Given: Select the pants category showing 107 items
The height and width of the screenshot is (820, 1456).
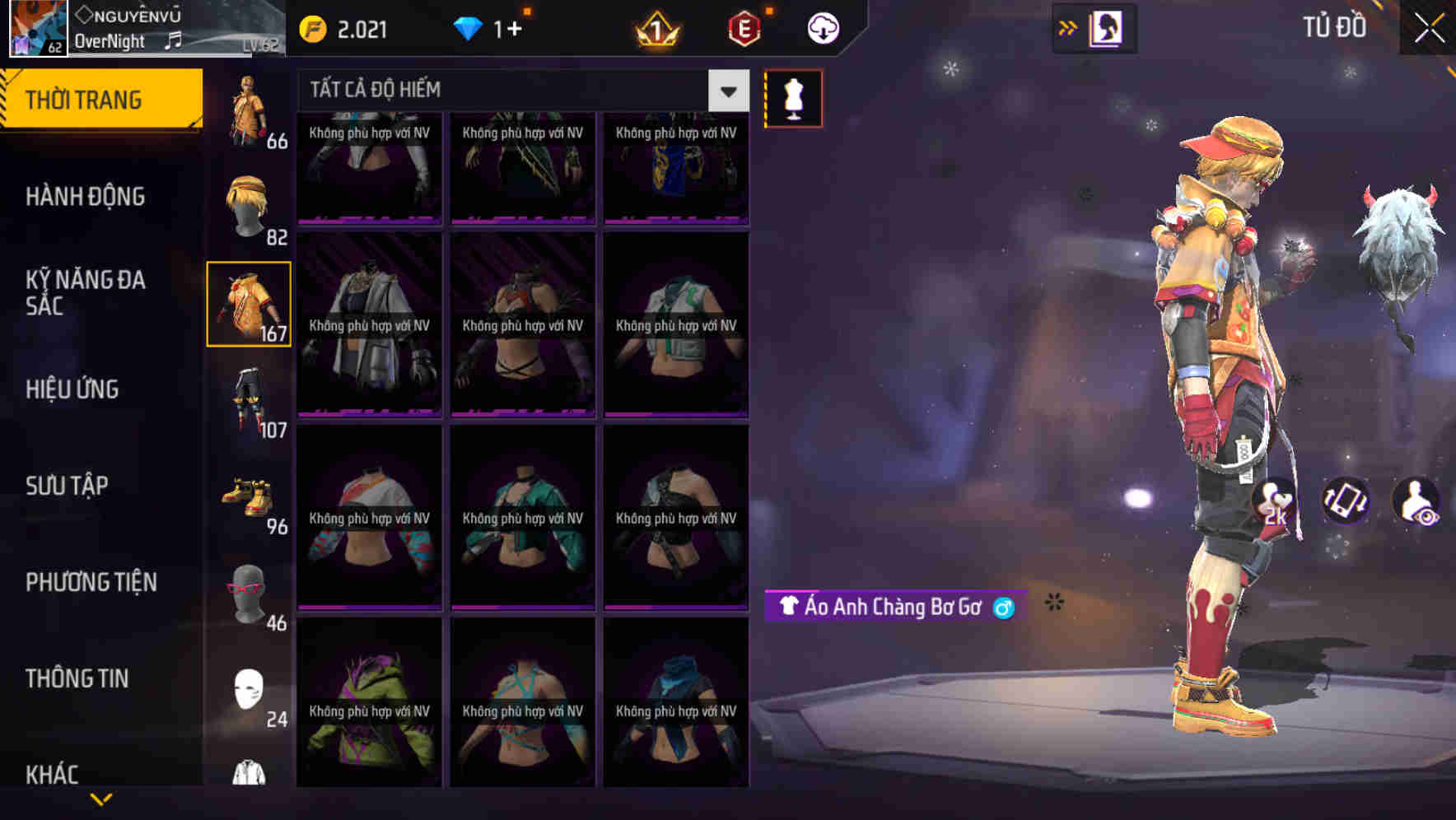Looking at the screenshot, I should point(248,403).
